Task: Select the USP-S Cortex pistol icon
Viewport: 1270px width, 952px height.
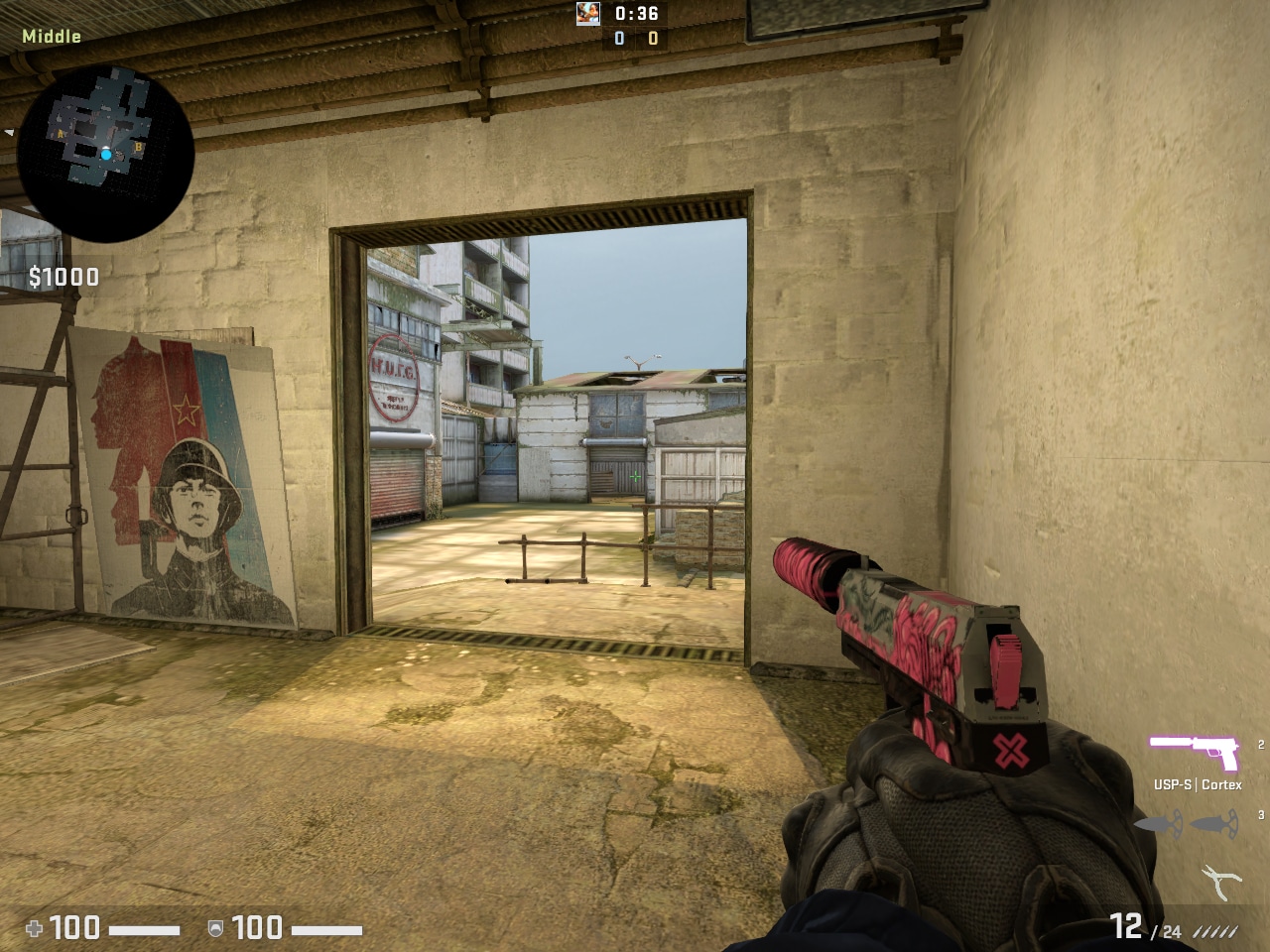Action: coord(1196,753)
